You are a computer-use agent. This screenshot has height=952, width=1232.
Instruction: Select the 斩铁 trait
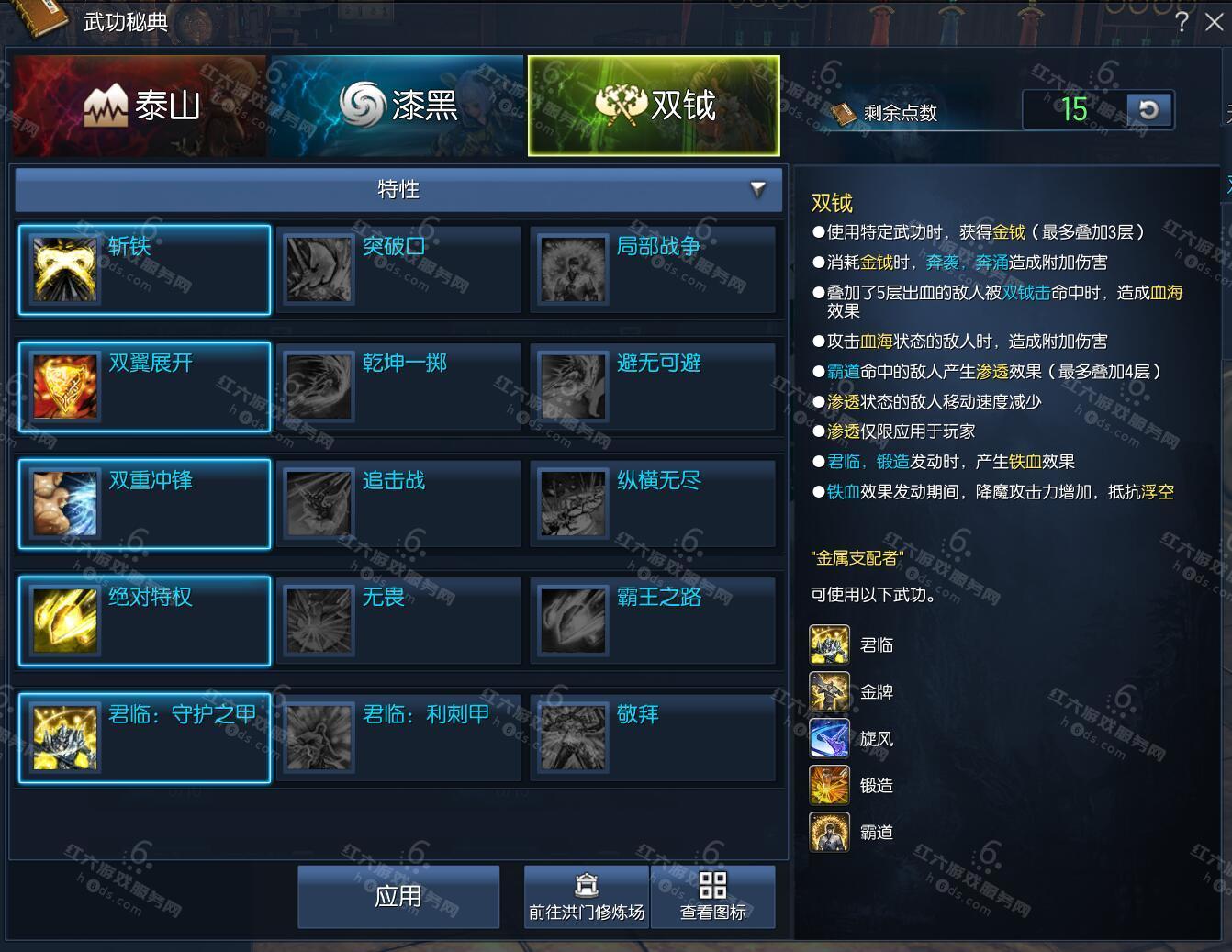(144, 270)
